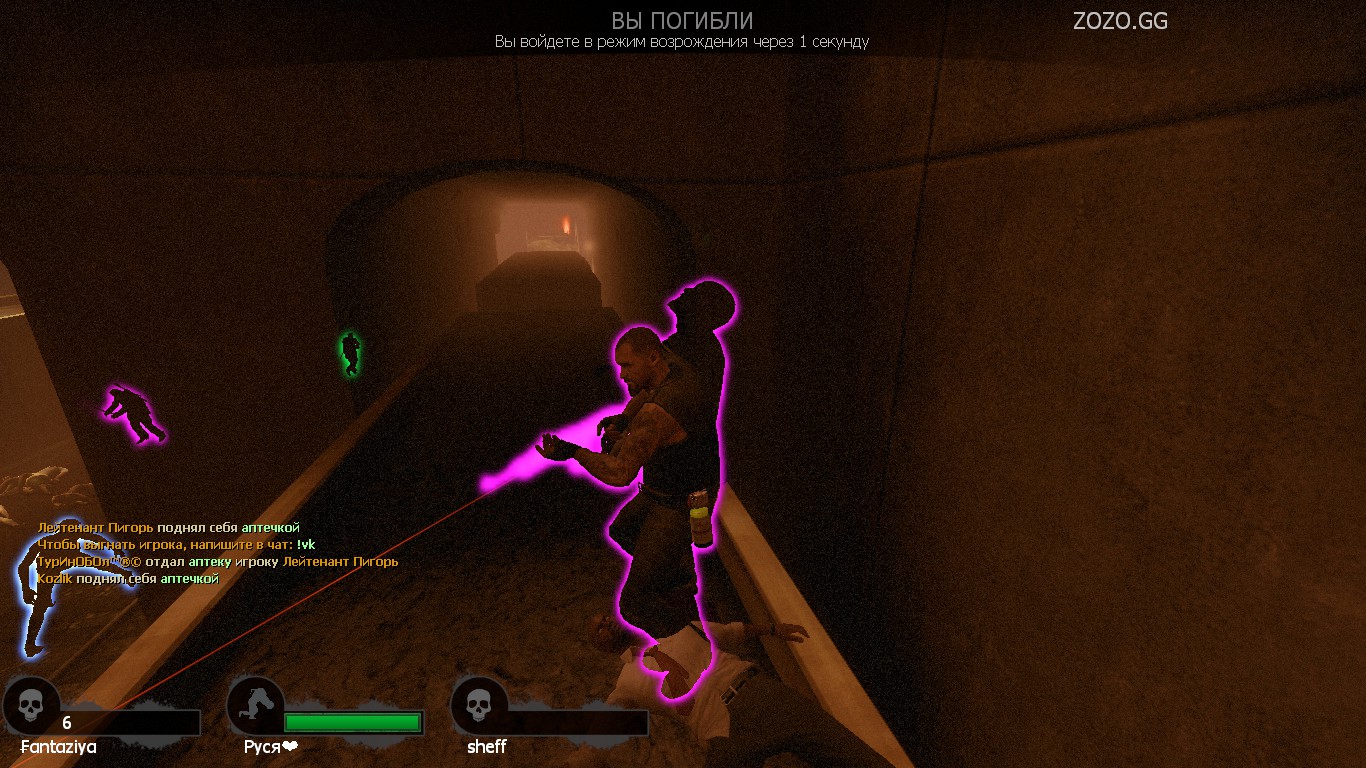The image size is (1366, 768).
Task: Click the ZOZO.GG server label
Action: pos(1120,21)
